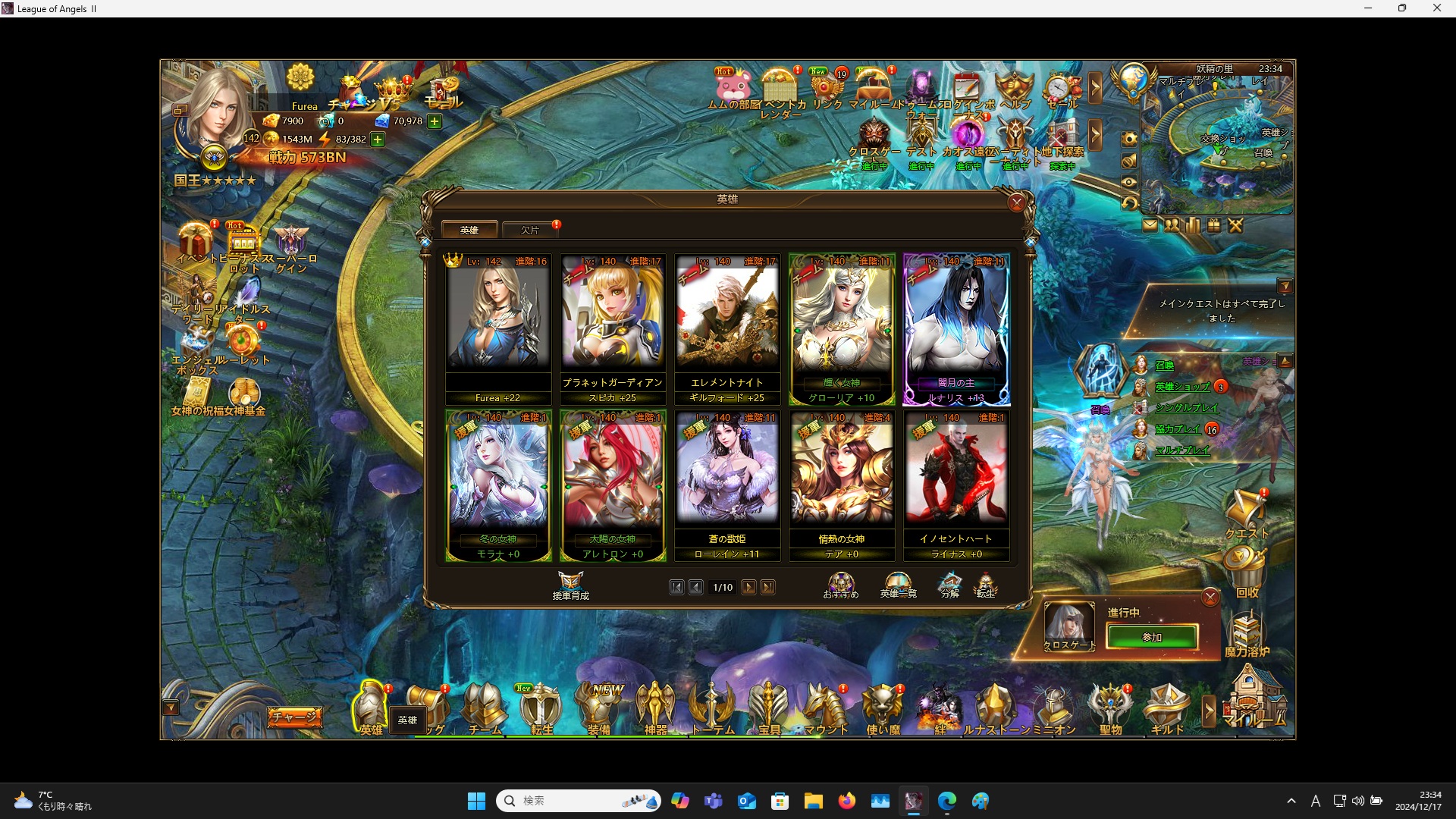The width and height of the screenshot is (1456, 819).
Task: Collapse the quest tracker panel arrow
Action: pos(1287,286)
